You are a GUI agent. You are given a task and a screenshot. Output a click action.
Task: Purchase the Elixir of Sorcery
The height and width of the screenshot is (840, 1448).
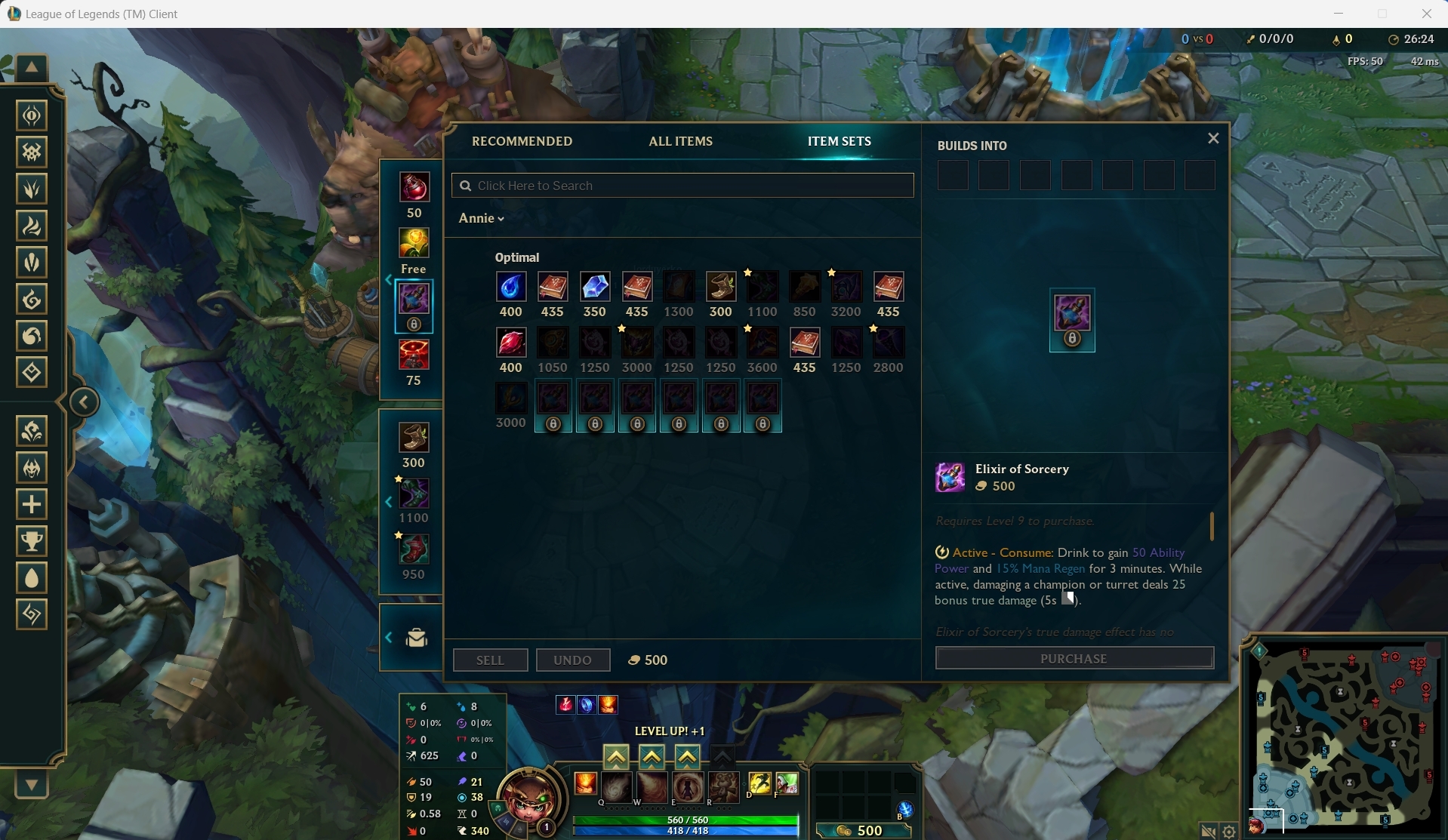point(1074,658)
